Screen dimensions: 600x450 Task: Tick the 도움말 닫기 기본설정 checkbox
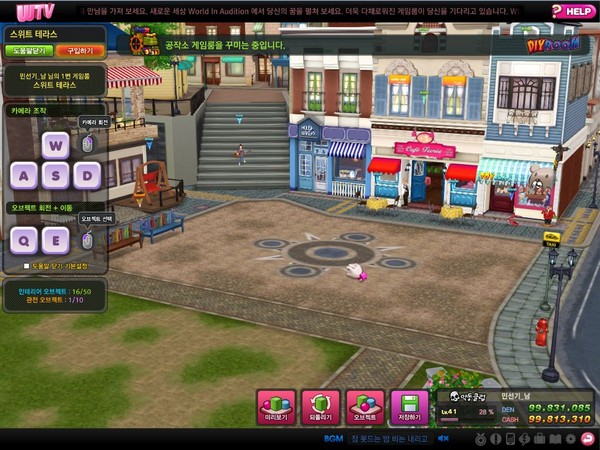[x=27, y=266]
